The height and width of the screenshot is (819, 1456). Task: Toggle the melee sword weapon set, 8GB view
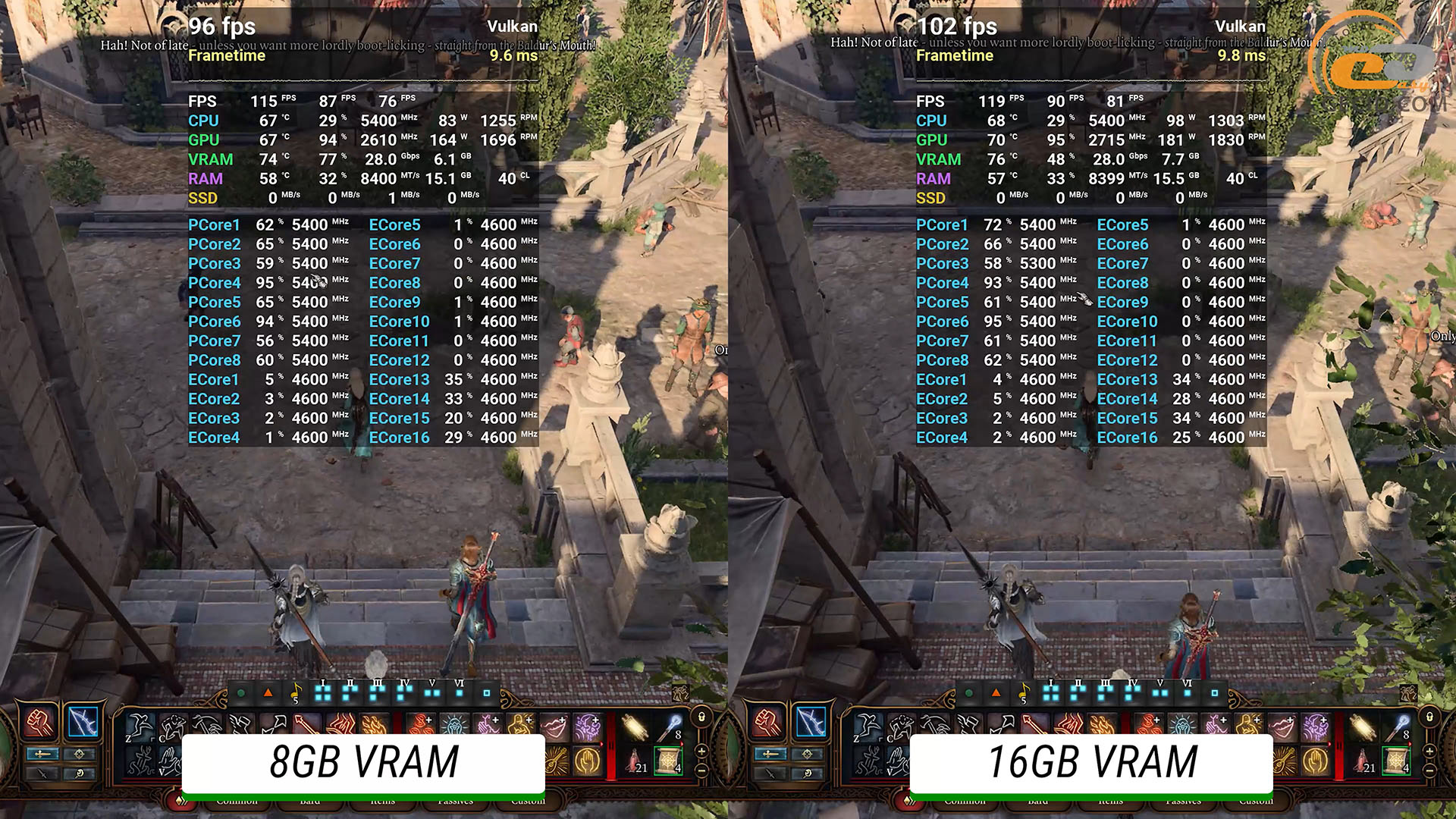[x=42, y=754]
